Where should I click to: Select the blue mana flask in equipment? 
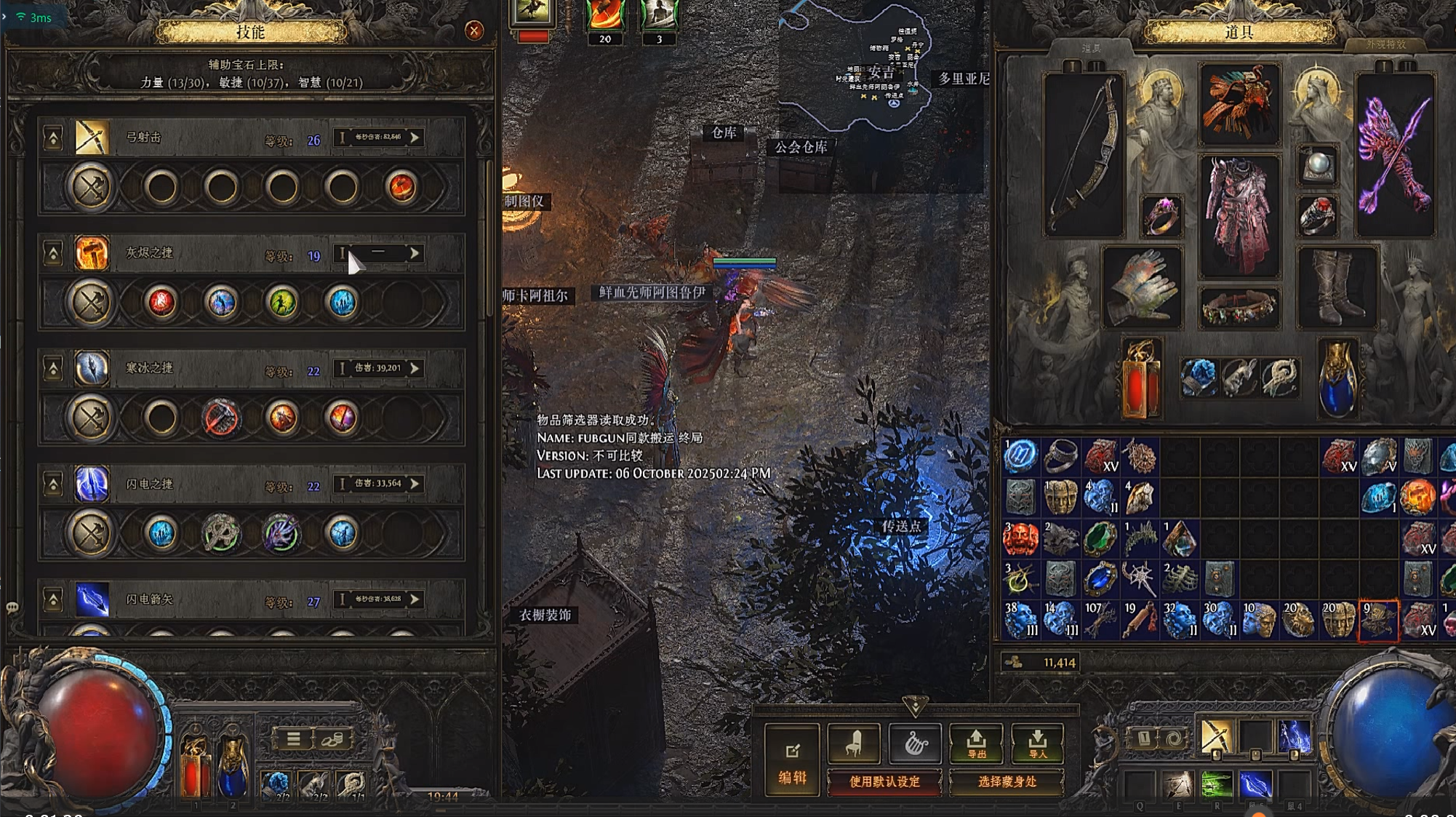coord(1337,378)
